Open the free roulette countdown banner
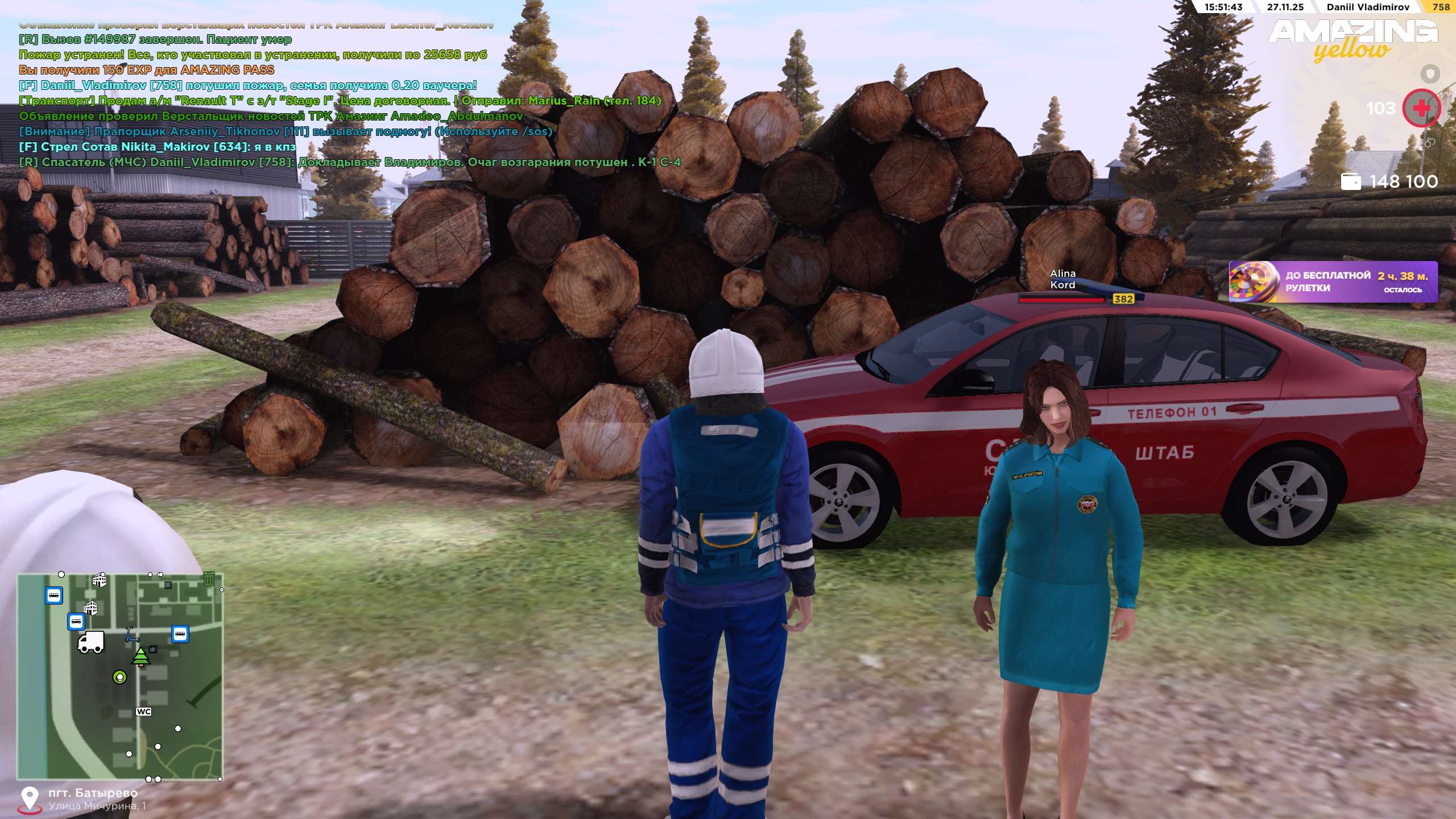Screen dimensions: 1456x819 point(1333,282)
